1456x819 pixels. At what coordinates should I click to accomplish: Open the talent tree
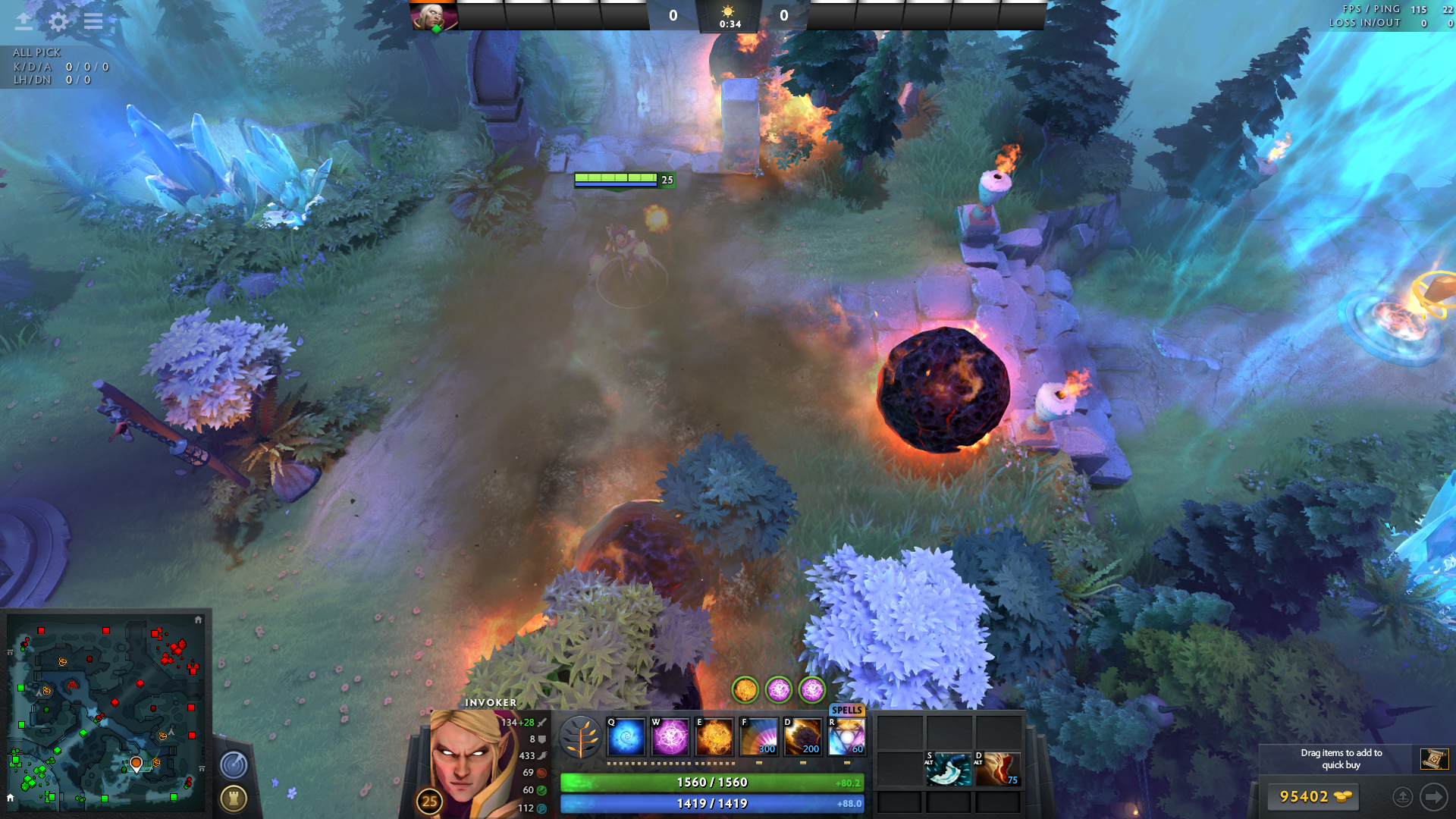[x=581, y=737]
